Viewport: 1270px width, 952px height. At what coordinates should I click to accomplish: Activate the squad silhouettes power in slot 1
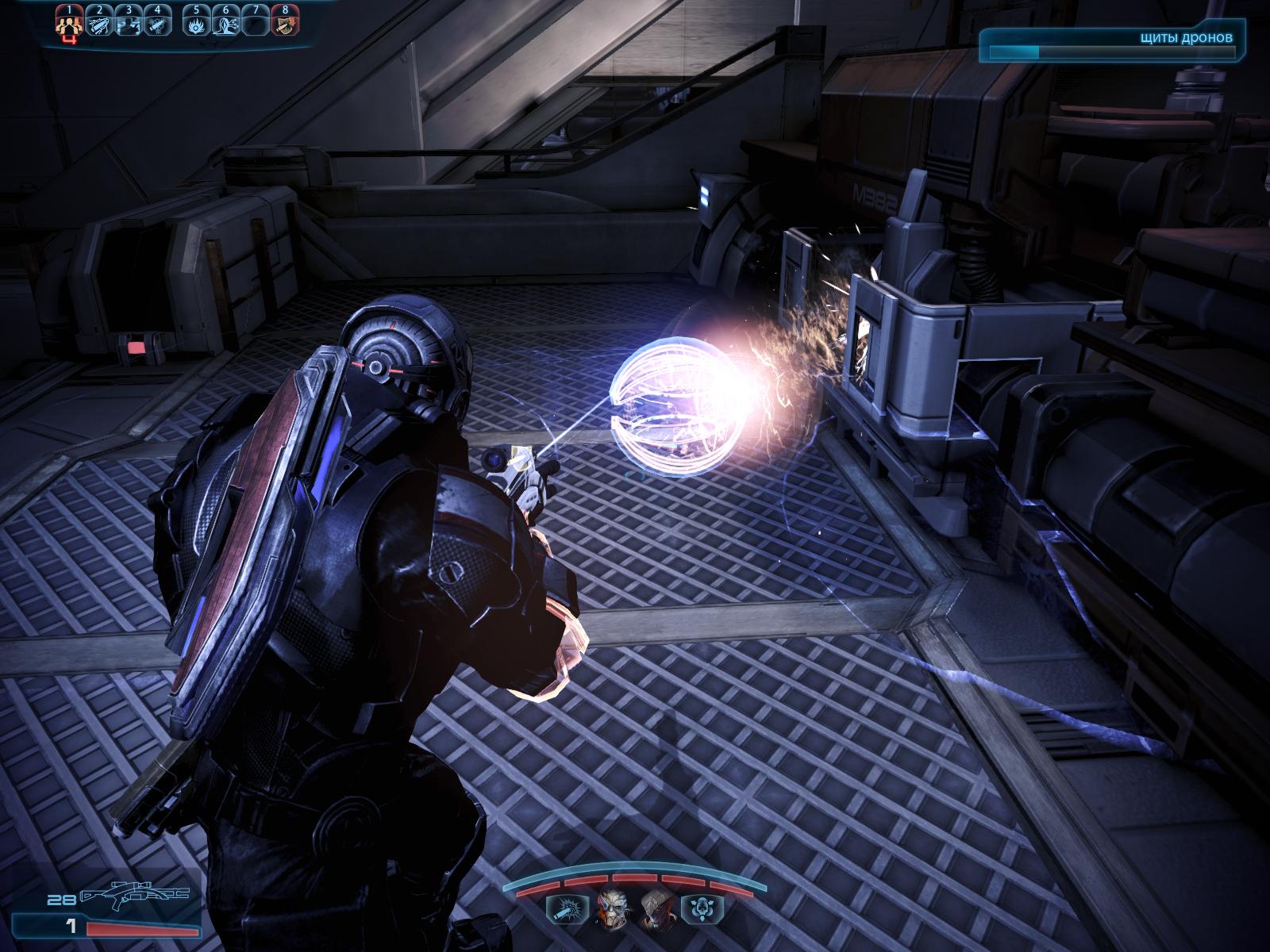(x=71, y=24)
